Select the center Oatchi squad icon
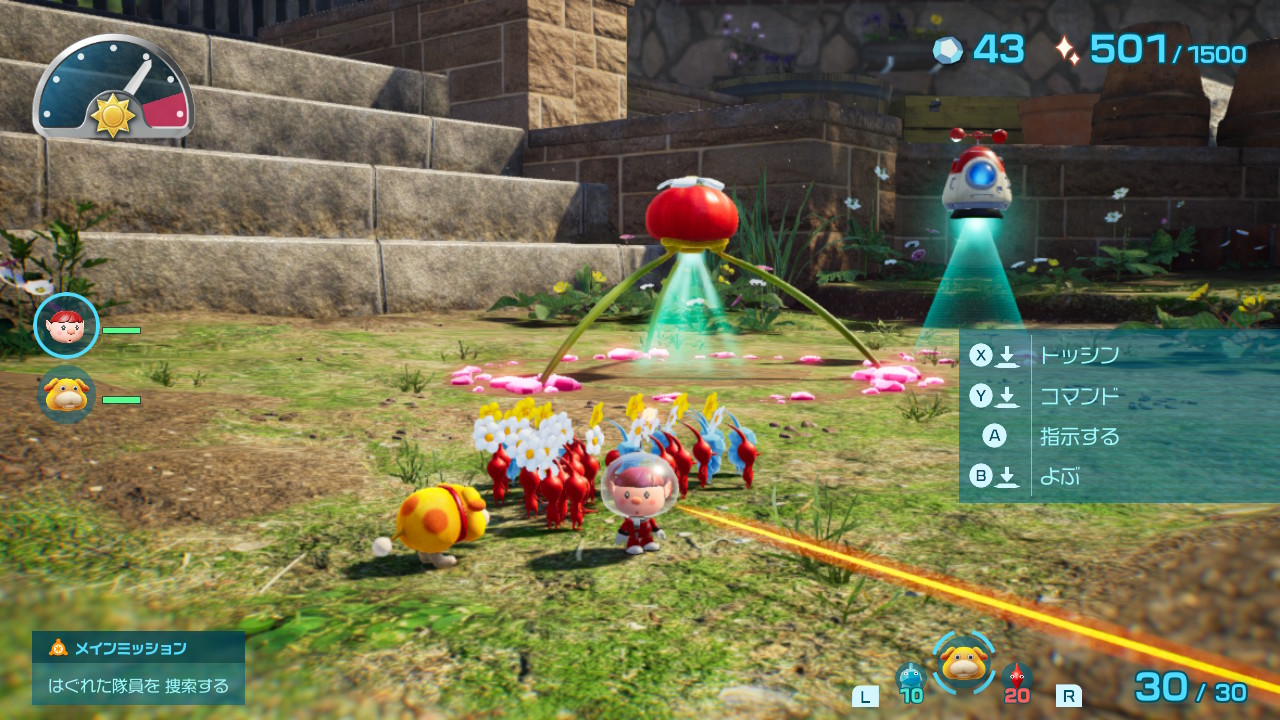Image resolution: width=1280 pixels, height=720 pixels. 964,662
